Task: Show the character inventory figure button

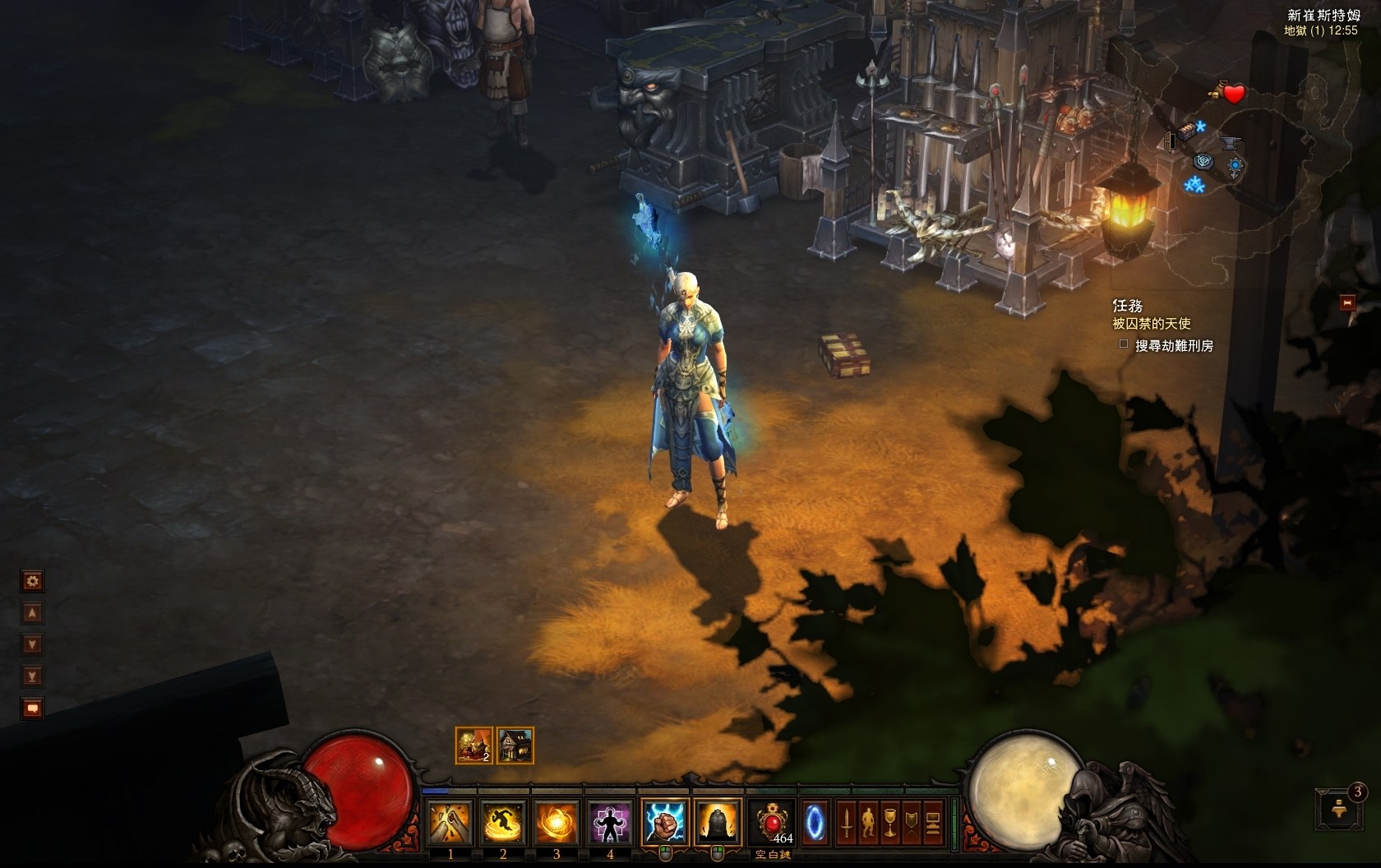Action: tap(867, 822)
